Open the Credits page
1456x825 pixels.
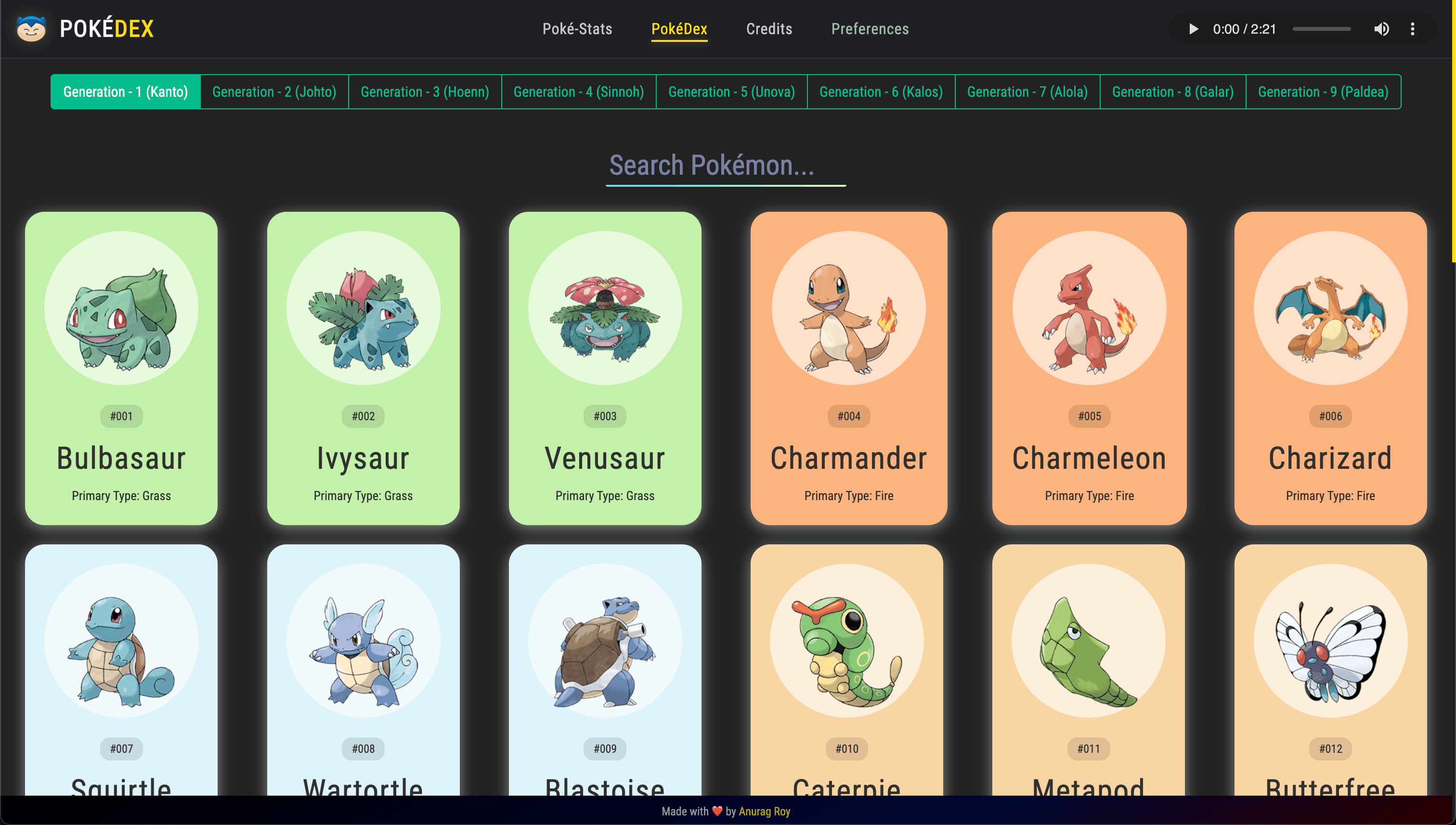pyautogui.click(x=768, y=29)
